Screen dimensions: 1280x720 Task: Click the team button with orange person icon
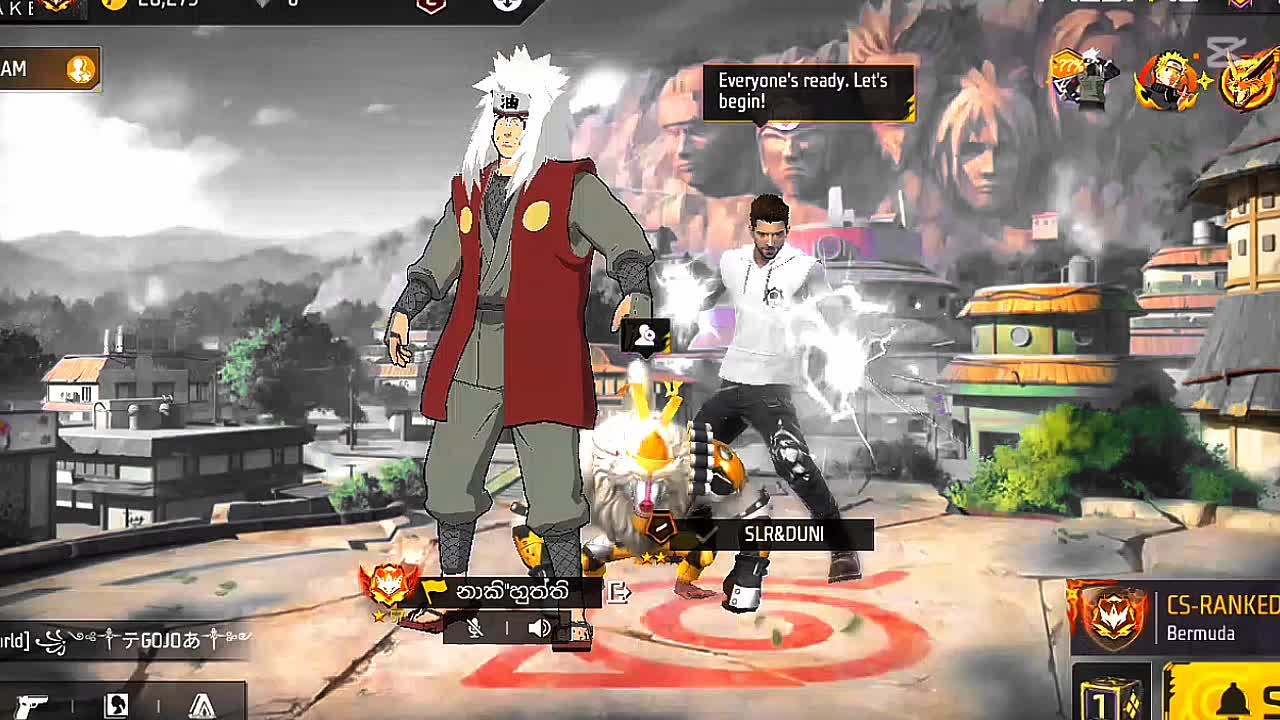click(x=50, y=69)
